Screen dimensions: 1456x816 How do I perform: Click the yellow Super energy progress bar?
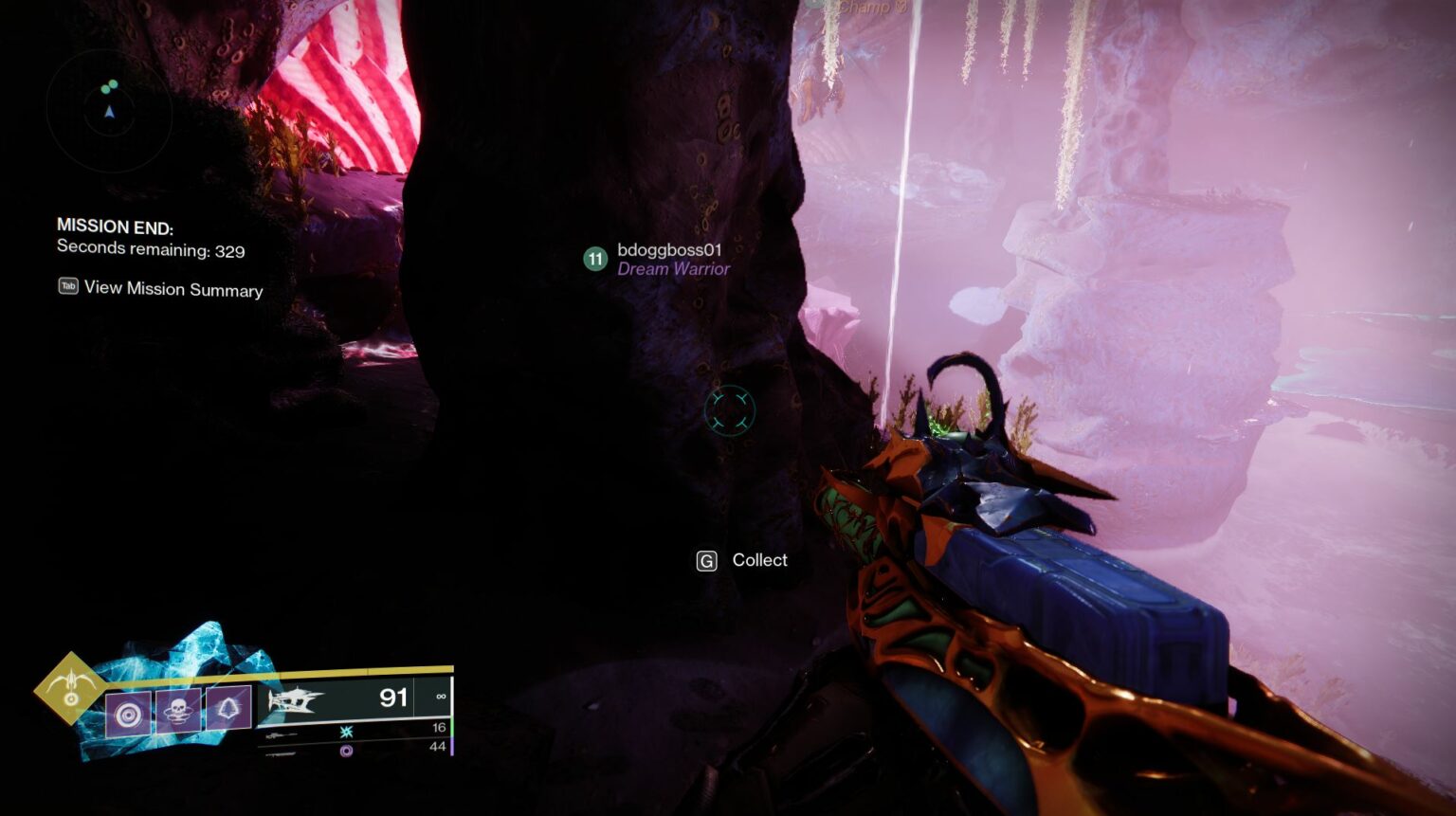pyautogui.click(x=351, y=673)
